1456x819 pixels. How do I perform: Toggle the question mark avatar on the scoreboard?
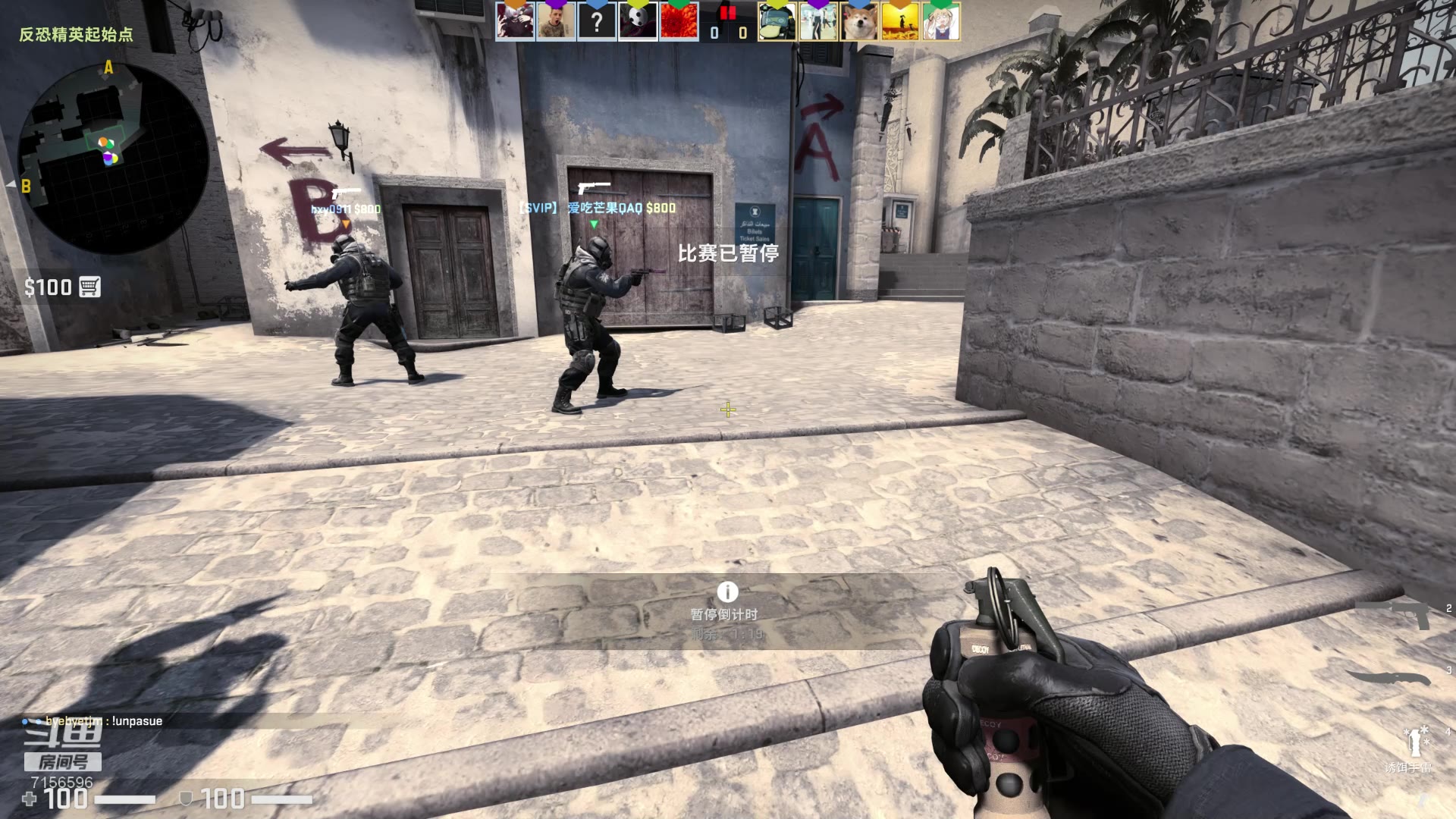(598, 21)
